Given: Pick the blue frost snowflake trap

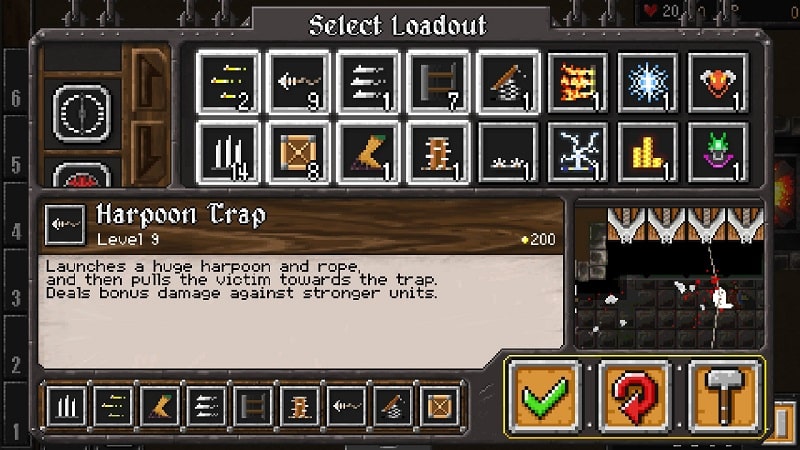Looking at the screenshot, I should tap(649, 83).
